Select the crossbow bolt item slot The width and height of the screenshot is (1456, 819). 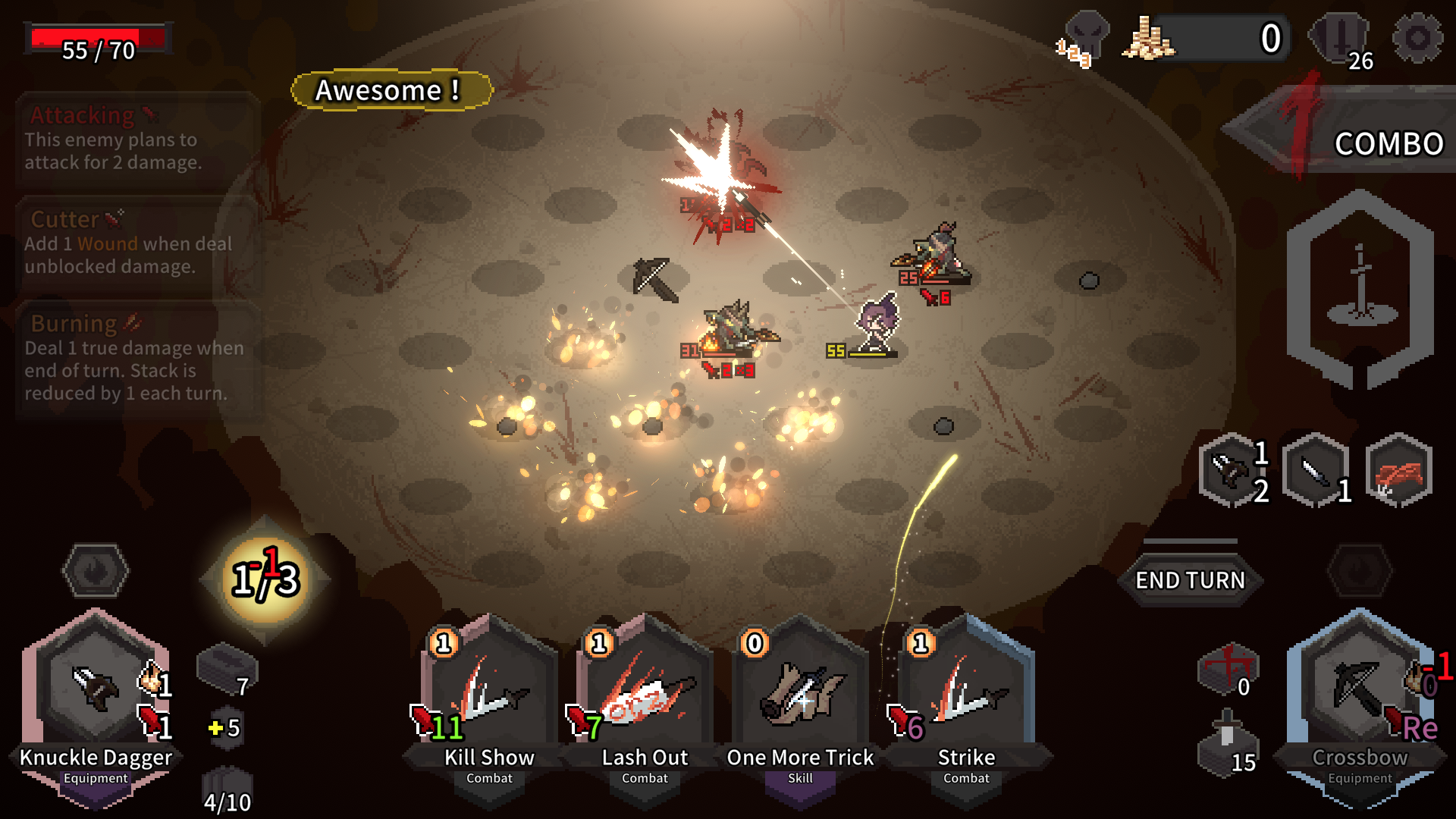[1233, 470]
